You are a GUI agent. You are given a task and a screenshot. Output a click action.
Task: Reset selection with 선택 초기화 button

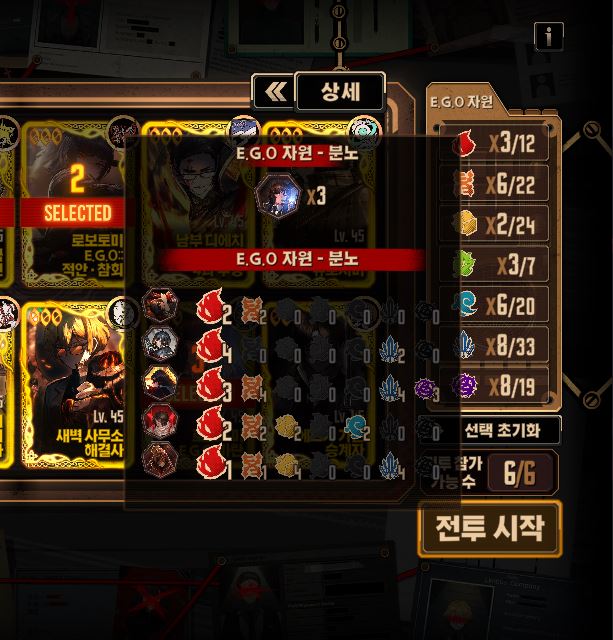pyautogui.click(x=497, y=431)
